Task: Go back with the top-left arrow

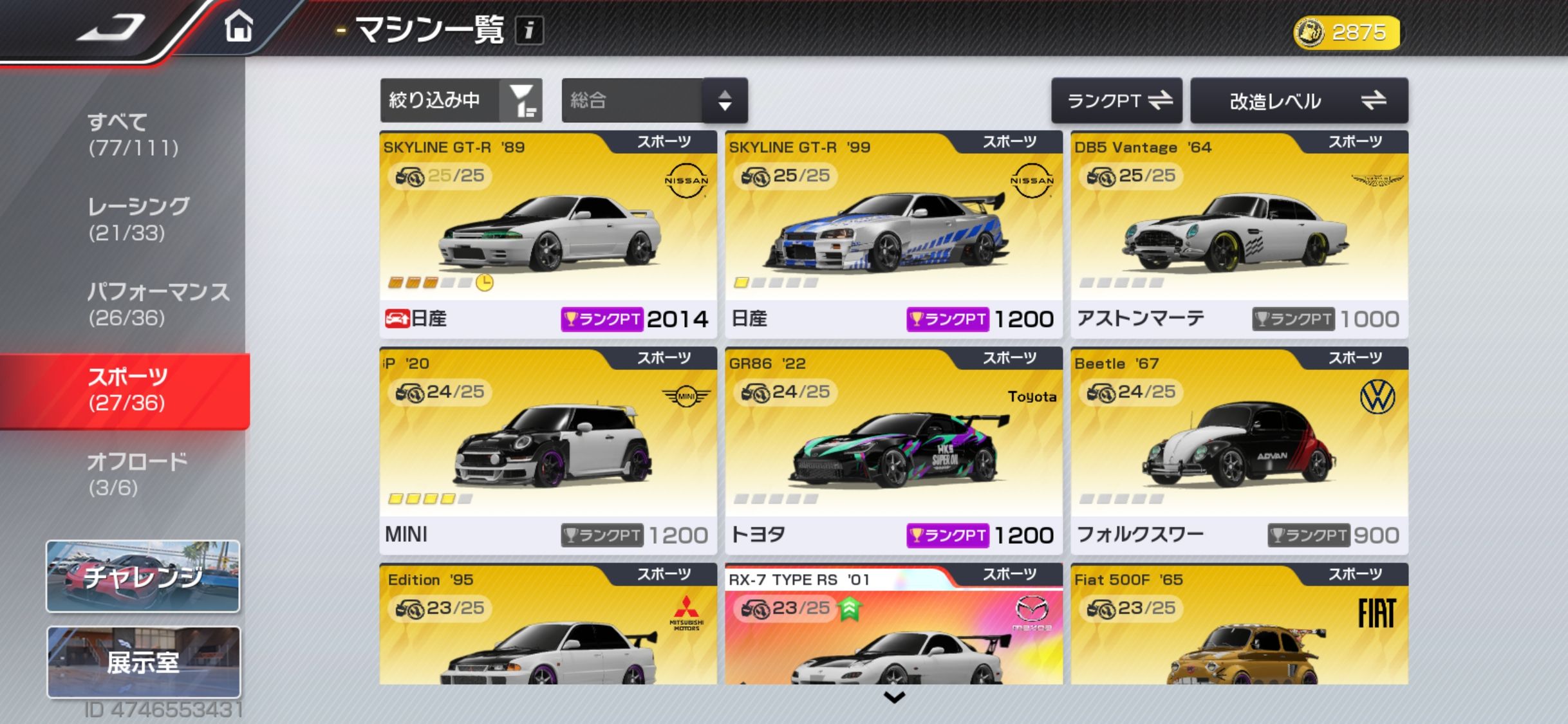Action: point(111,28)
